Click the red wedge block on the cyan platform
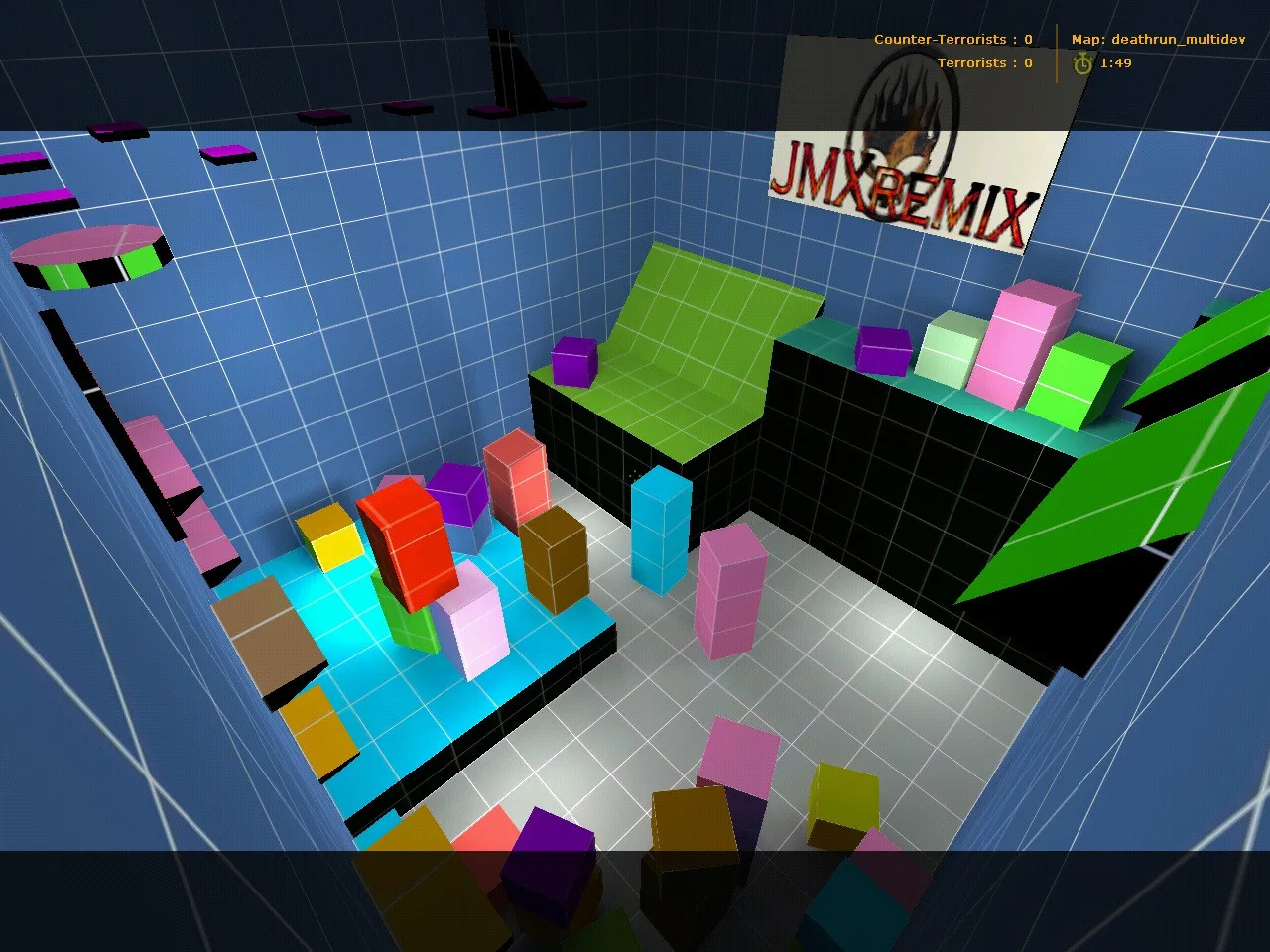The height and width of the screenshot is (952, 1270). coord(407,540)
